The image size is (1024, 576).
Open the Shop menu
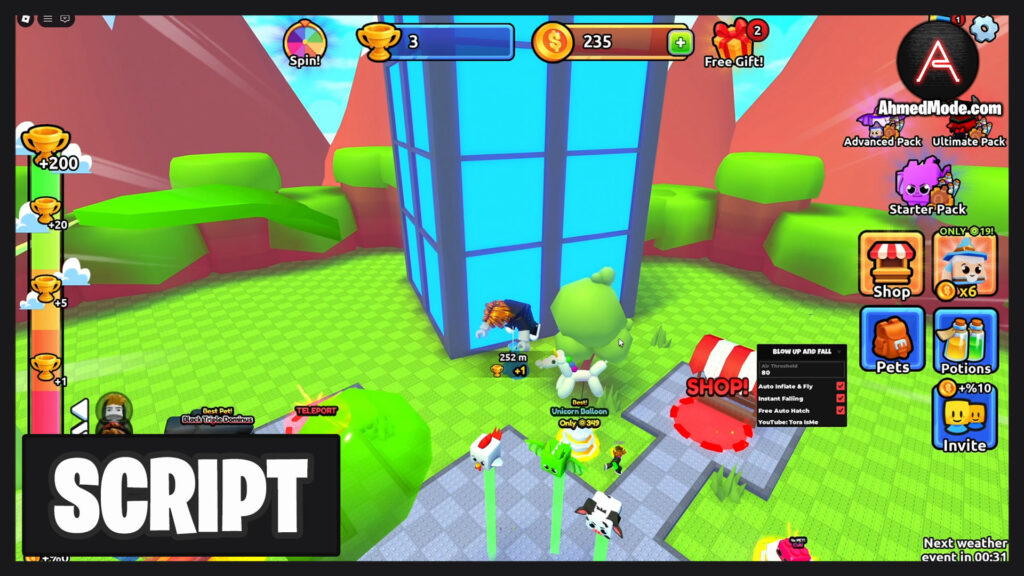coord(891,264)
